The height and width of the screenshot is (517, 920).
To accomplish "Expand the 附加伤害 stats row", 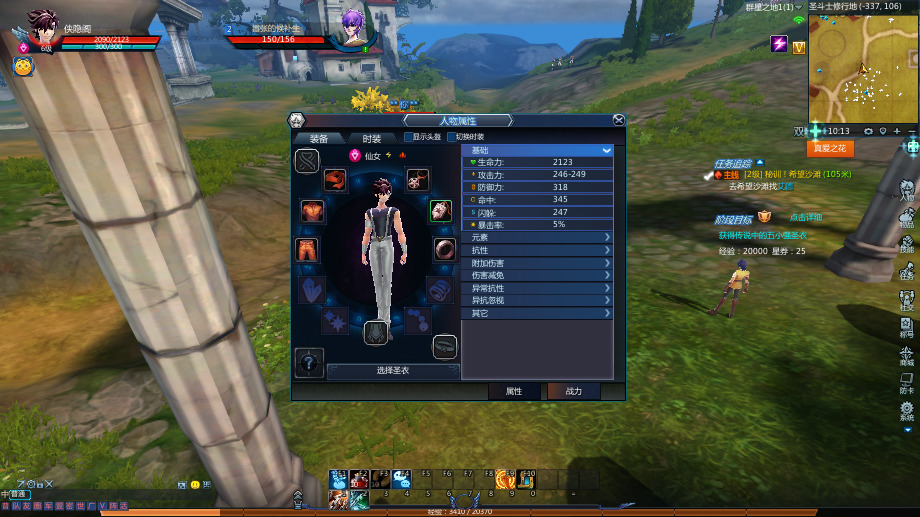I will tap(538, 263).
